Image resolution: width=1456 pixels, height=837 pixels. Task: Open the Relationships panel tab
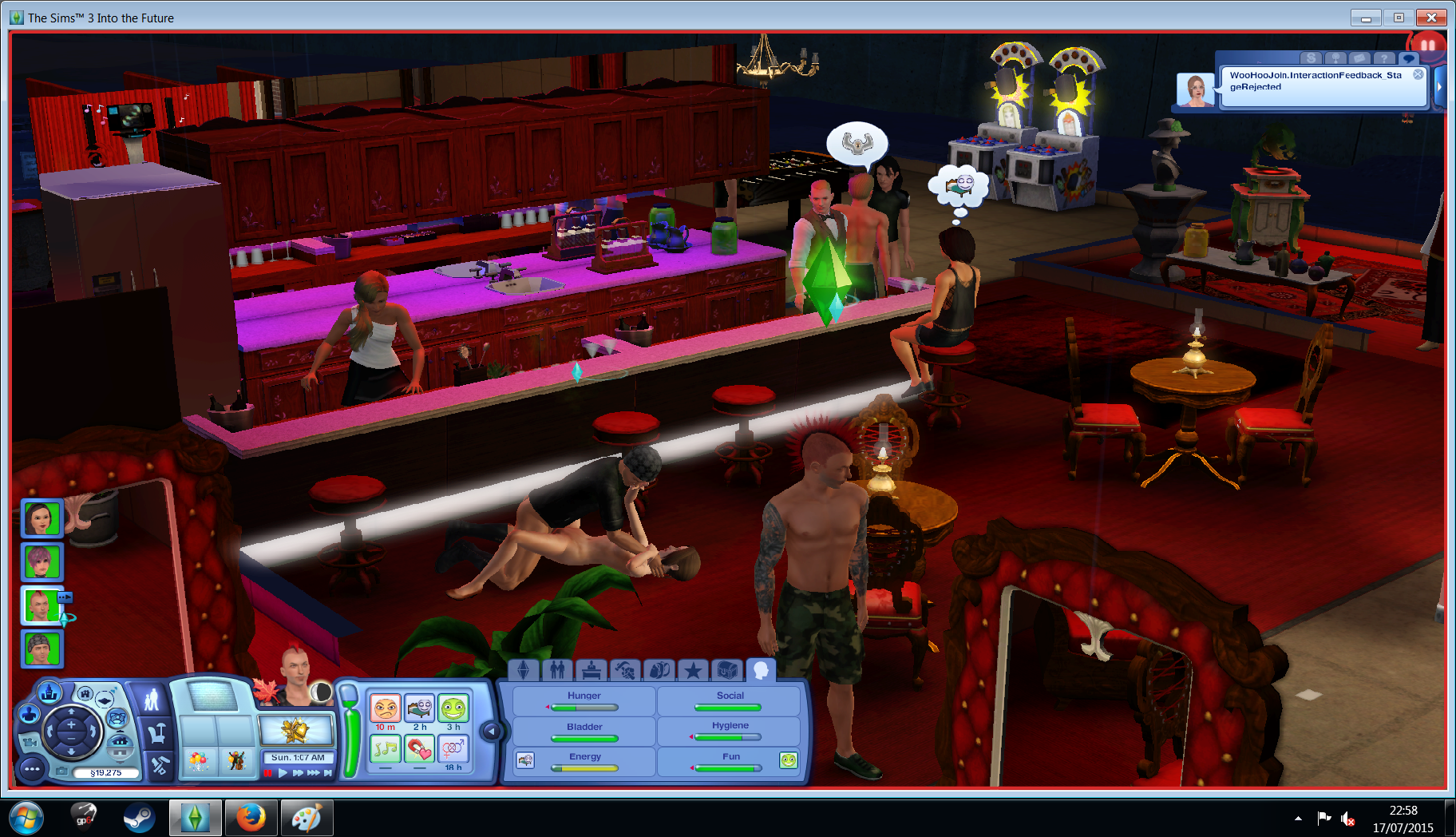coord(557,670)
